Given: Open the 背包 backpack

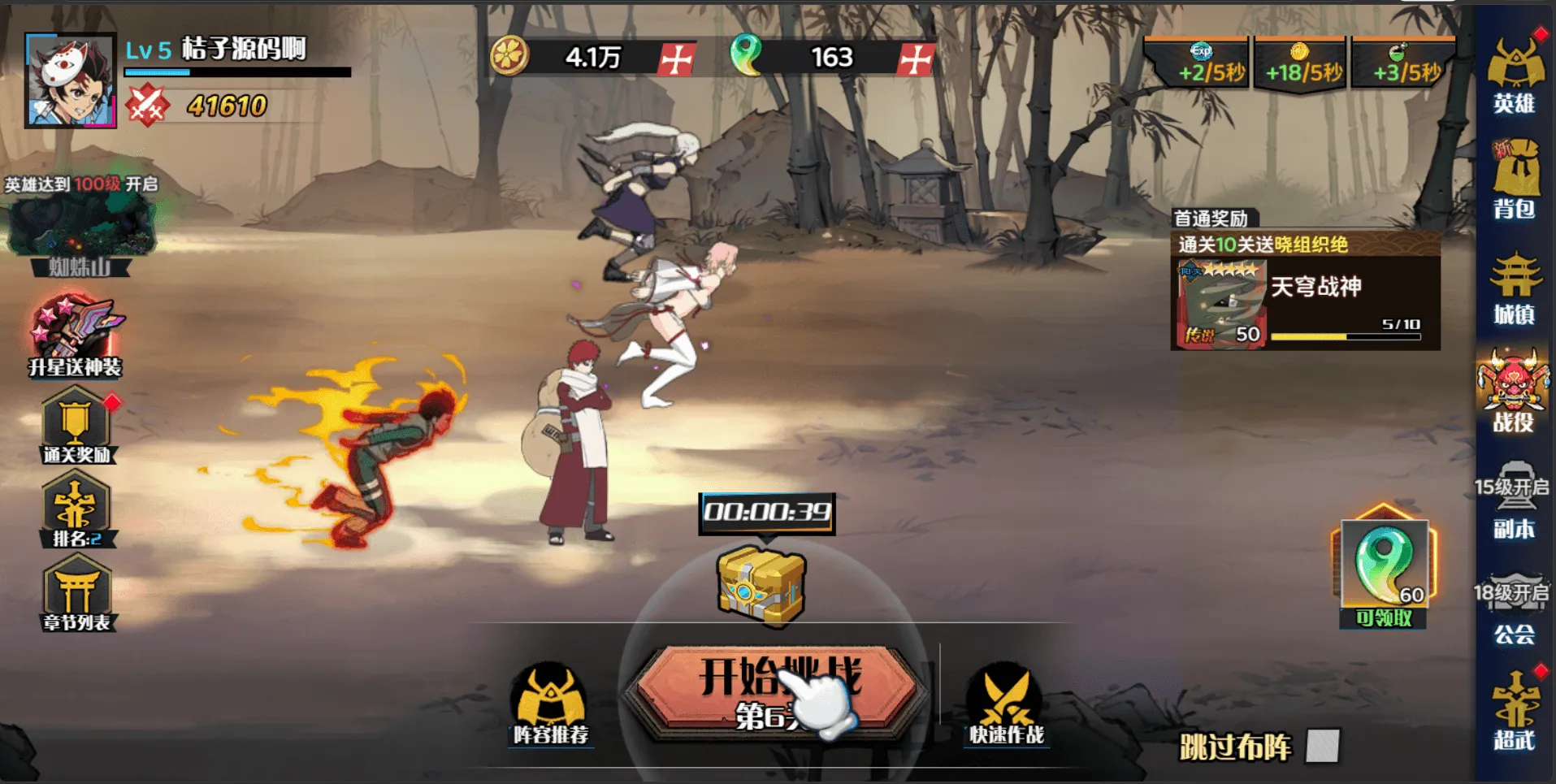Looking at the screenshot, I should click(1515, 180).
